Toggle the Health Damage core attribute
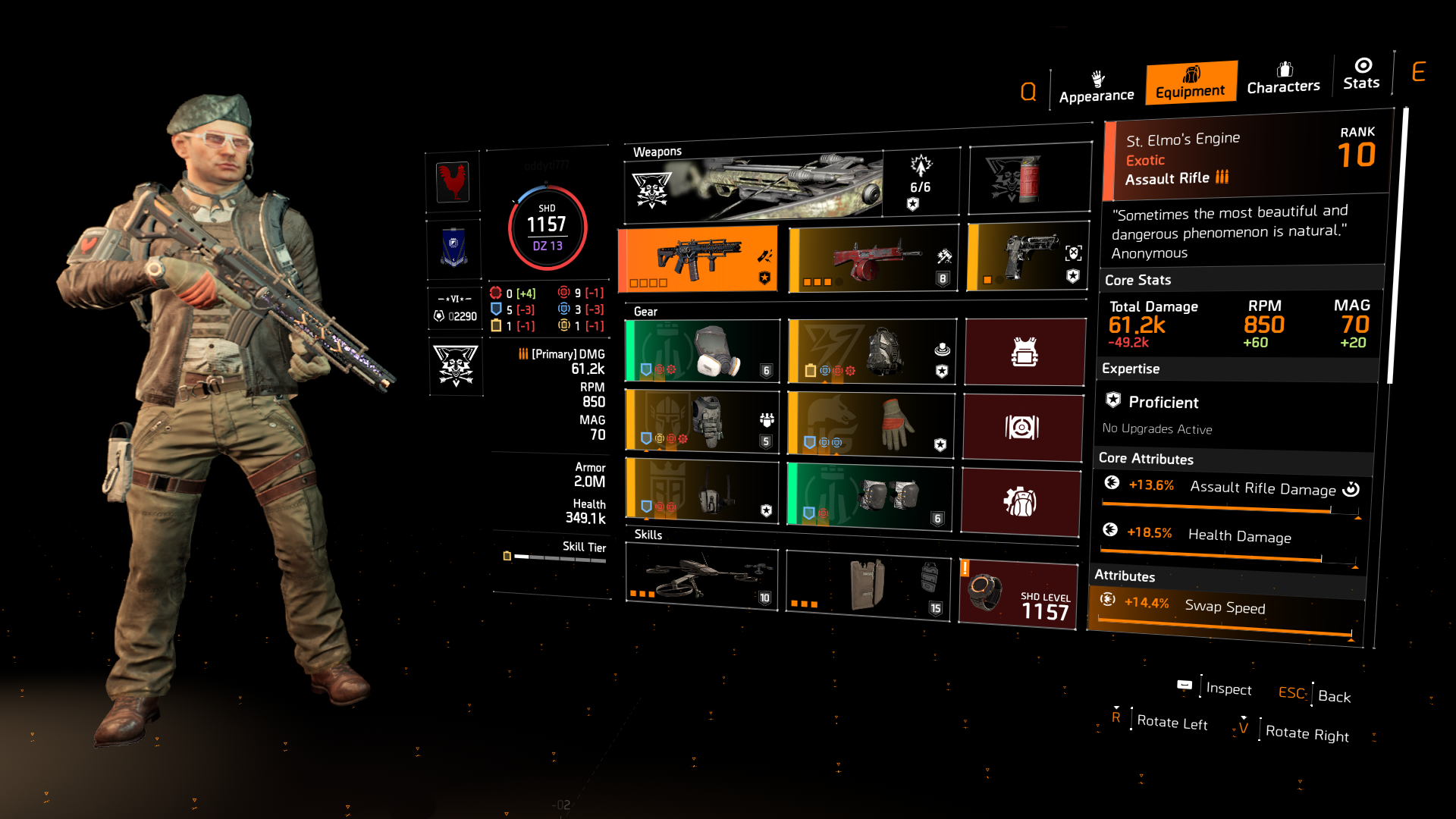The height and width of the screenshot is (819, 1456). (x=1230, y=535)
